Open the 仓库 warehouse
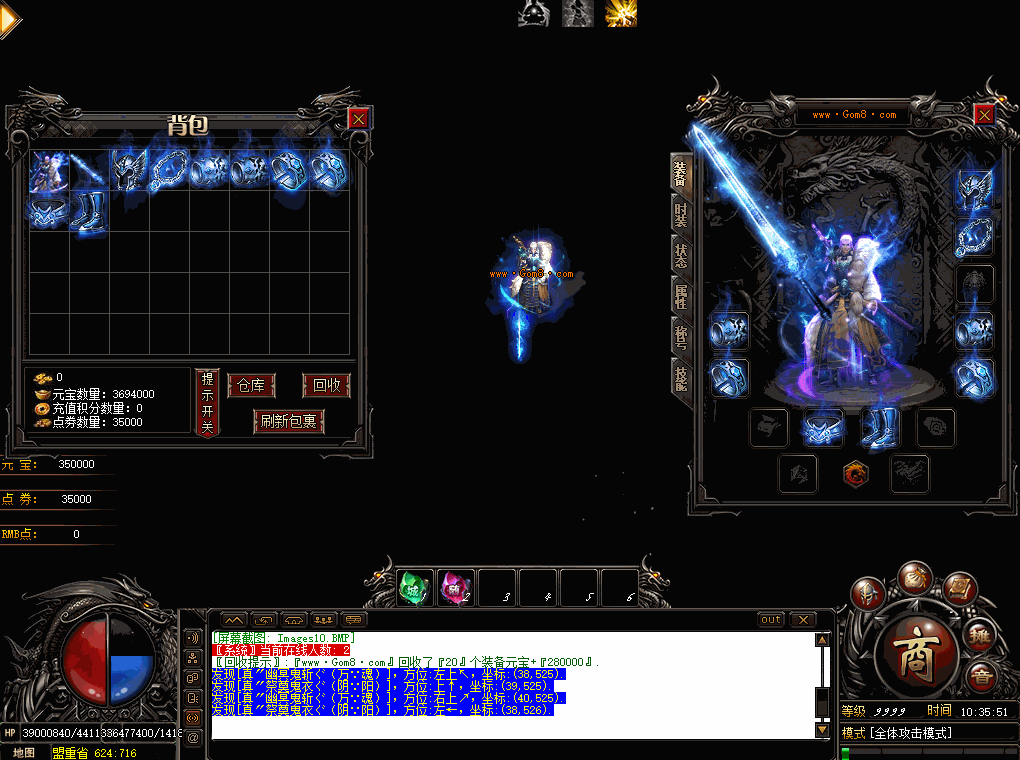This screenshot has width=1020, height=760. (251, 386)
